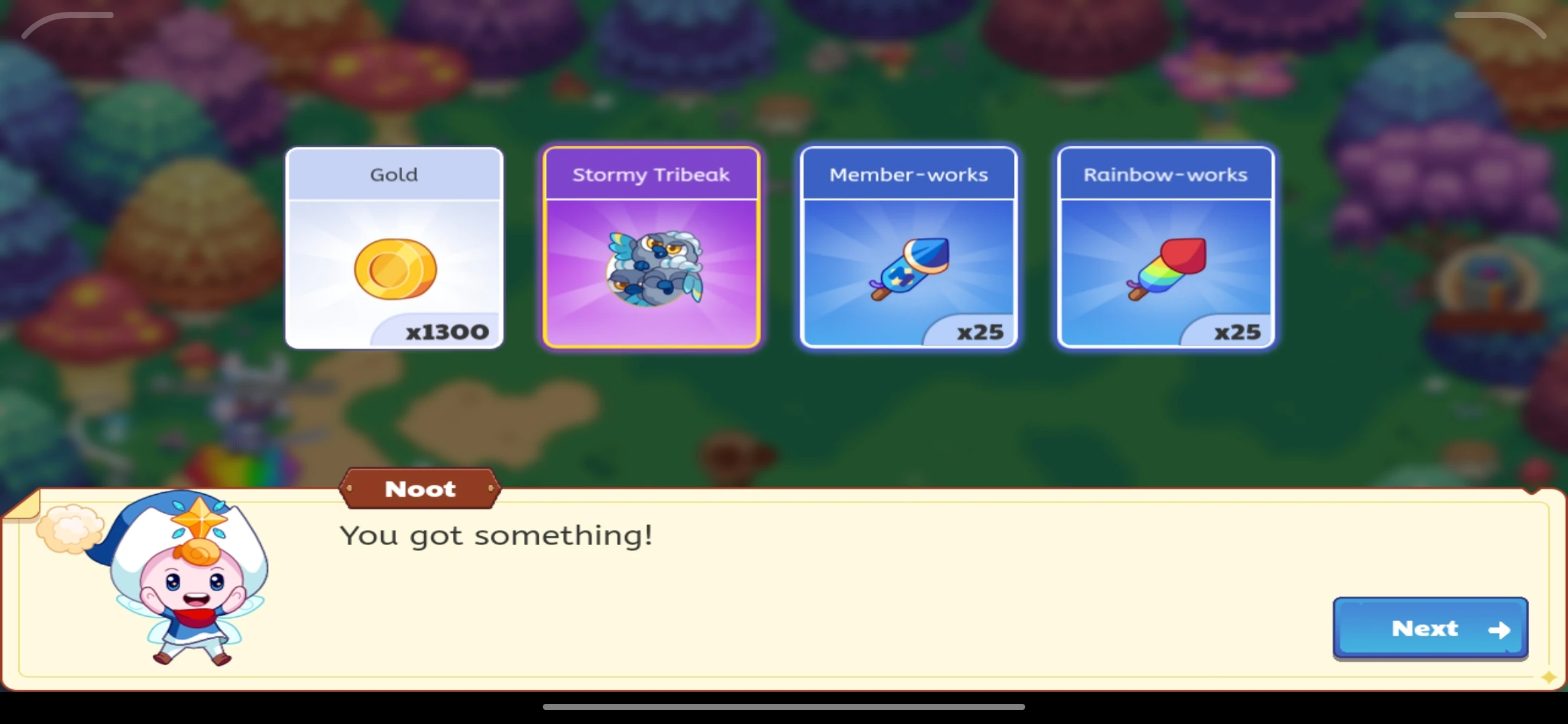Screen dimensions: 1568x724
Task: Select the Rainbow-works reward card
Action: pos(1166,248)
